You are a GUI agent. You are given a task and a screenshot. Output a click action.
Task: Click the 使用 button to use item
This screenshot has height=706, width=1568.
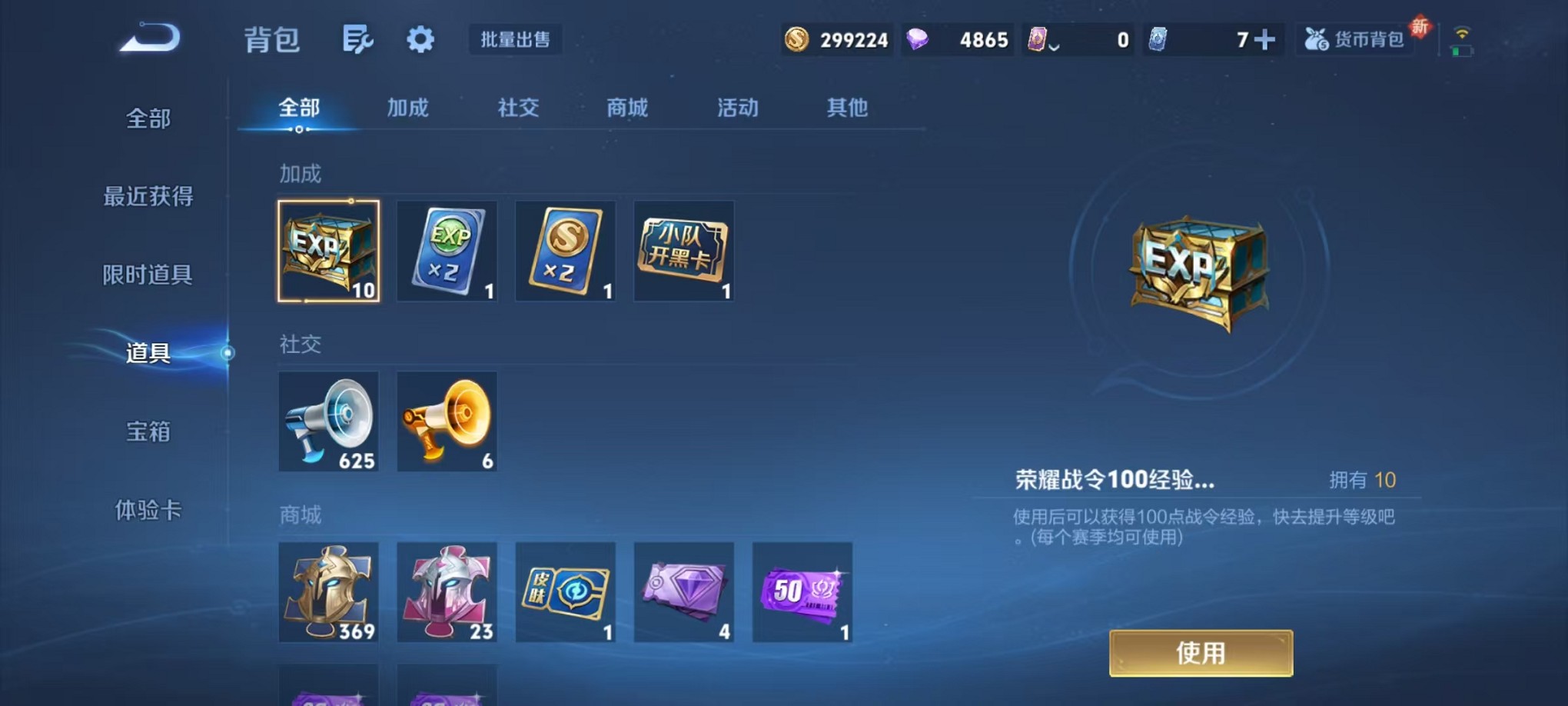point(1201,651)
